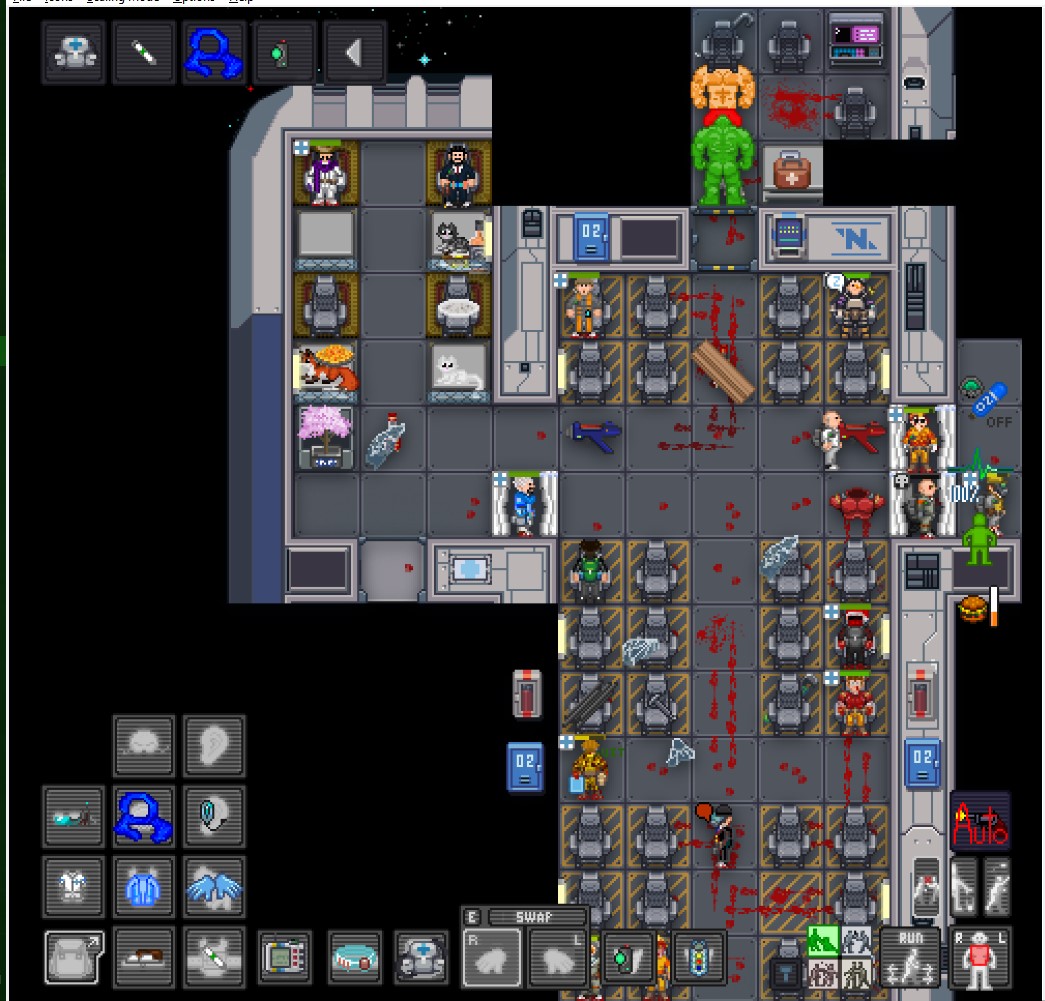Image resolution: width=1045 pixels, height=1001 pixels.
Task: Use the green-light device action in the top bar
Action: pos(283,52)
